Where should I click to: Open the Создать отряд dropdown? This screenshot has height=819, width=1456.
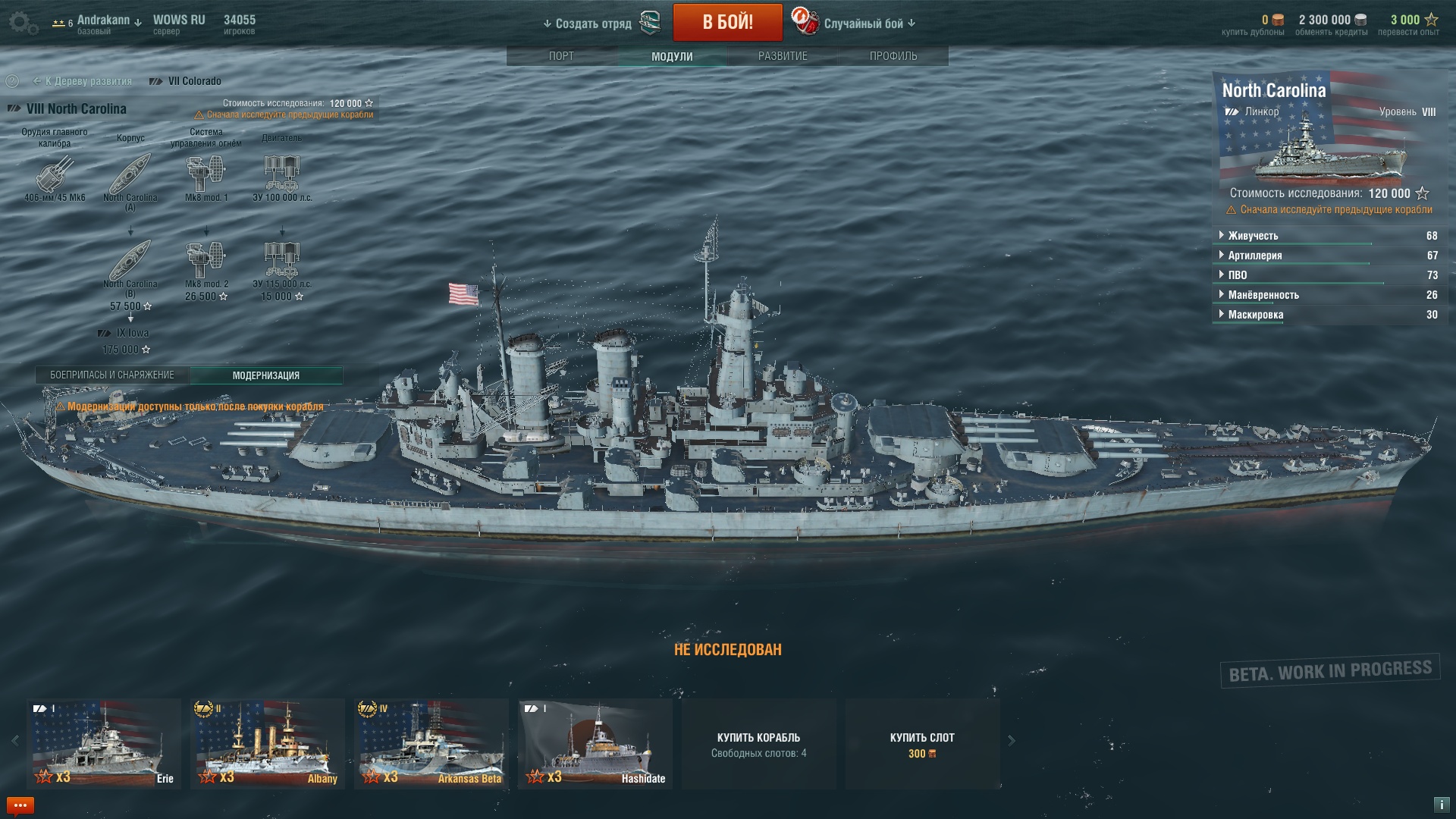(x=588, y=24)
